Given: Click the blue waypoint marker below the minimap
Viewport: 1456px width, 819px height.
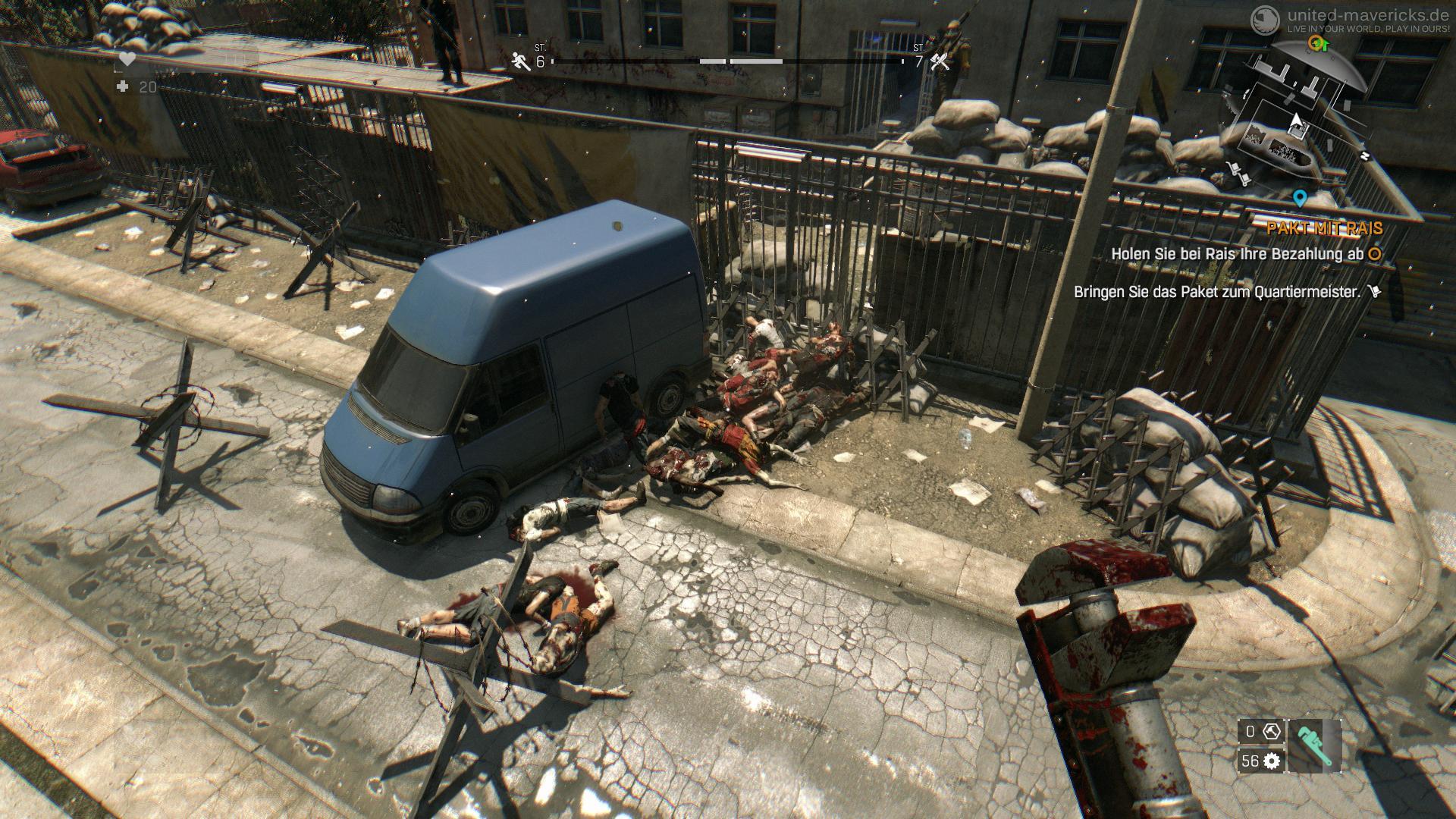Looking at the screenshot, I should (1301, 199).
